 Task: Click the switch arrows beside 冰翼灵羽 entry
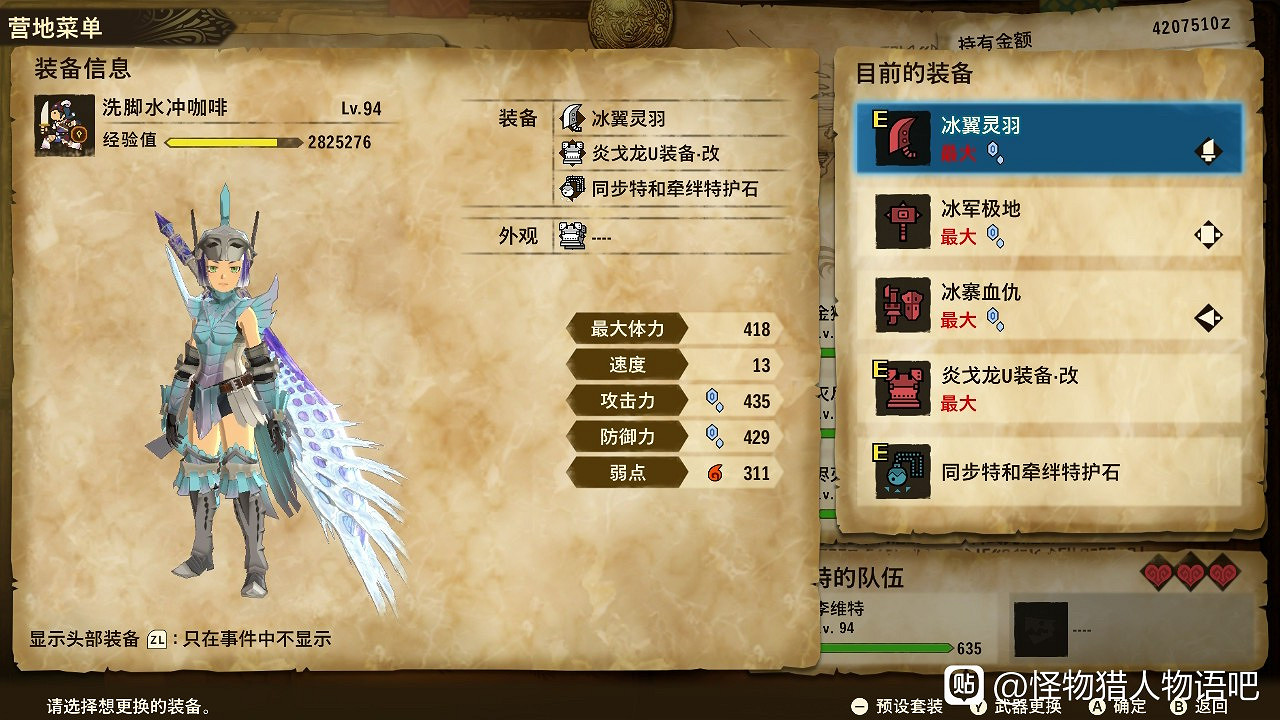1207,150
